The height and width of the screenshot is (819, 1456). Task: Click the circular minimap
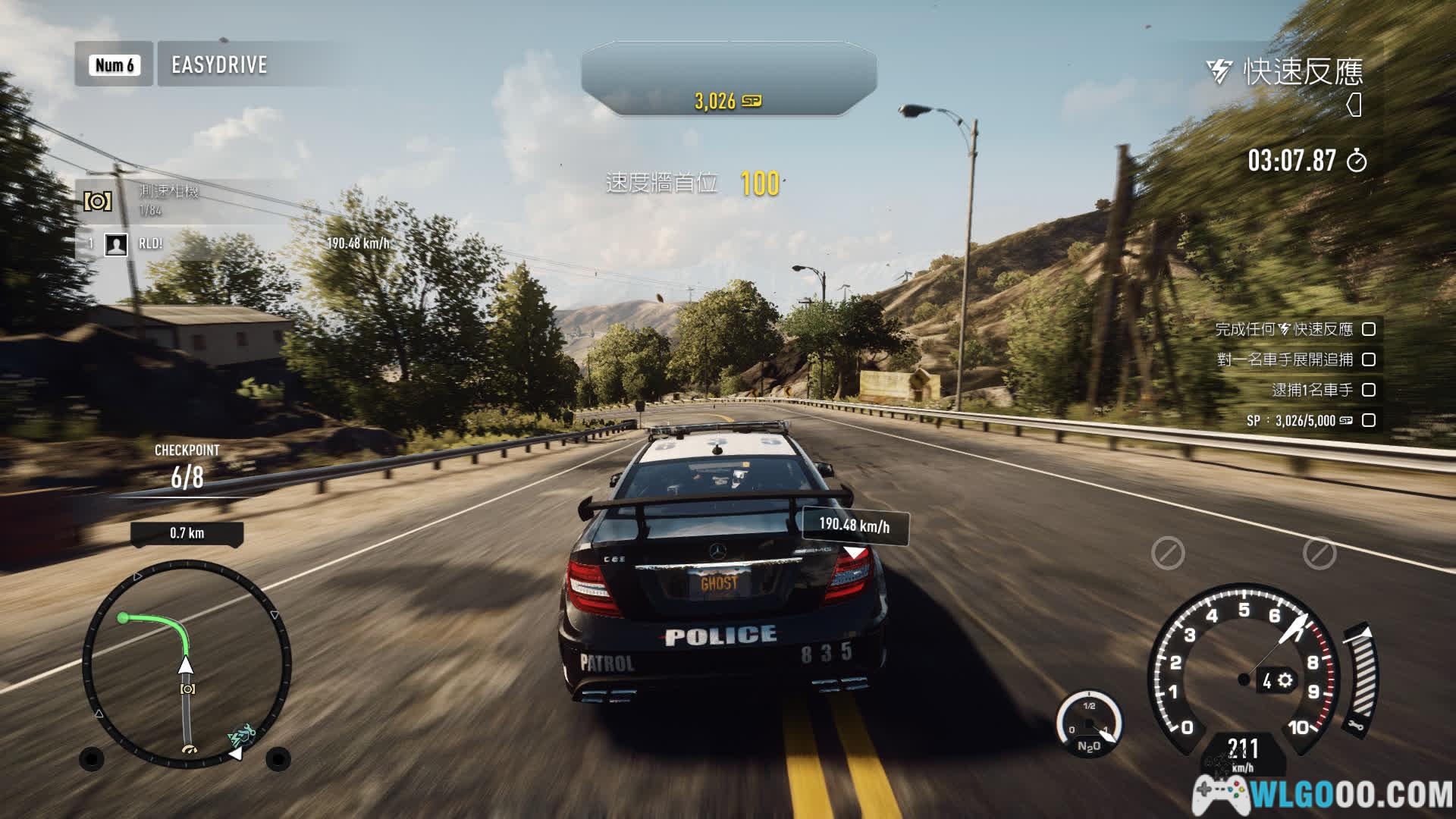tap(186, 664)
